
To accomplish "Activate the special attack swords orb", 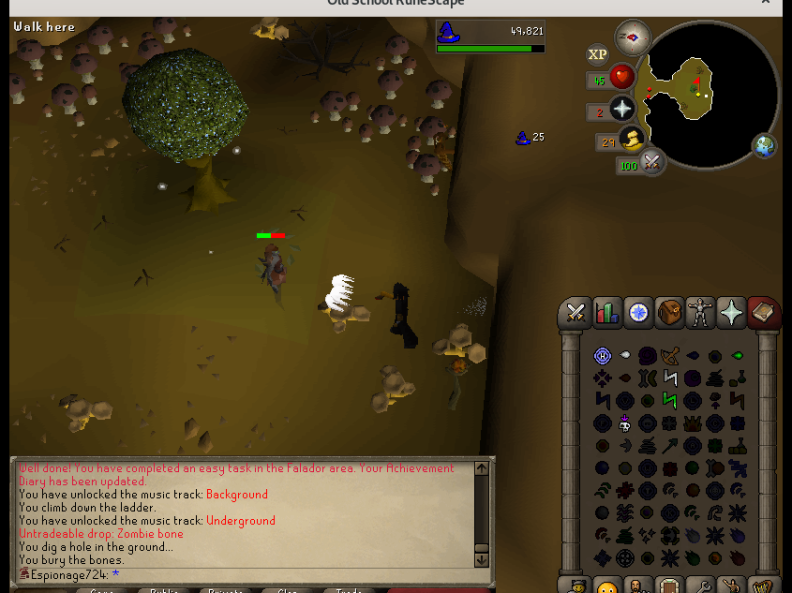I will 653,161.
